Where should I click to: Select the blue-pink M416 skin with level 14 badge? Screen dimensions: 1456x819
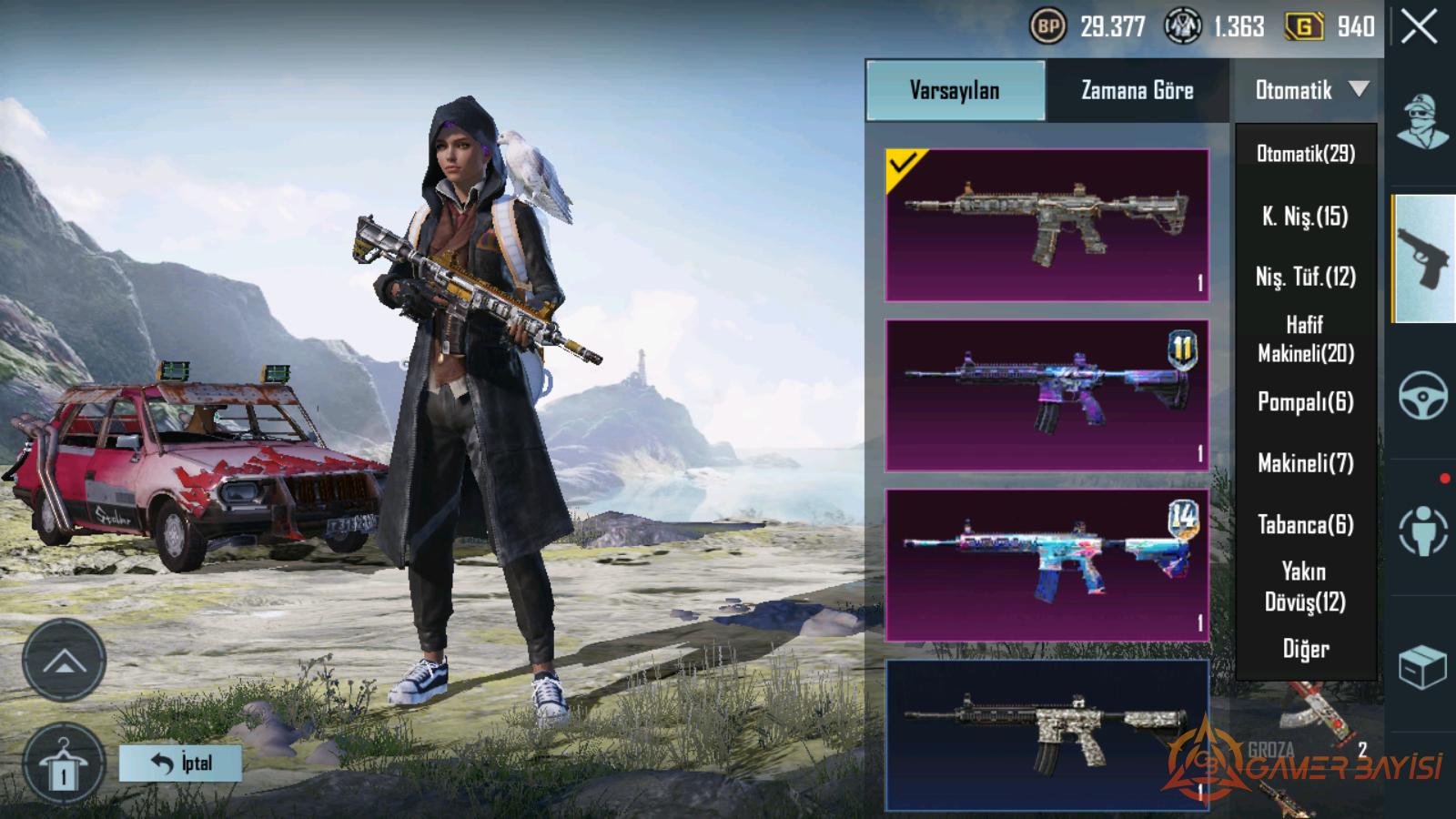coord(1046,565)
